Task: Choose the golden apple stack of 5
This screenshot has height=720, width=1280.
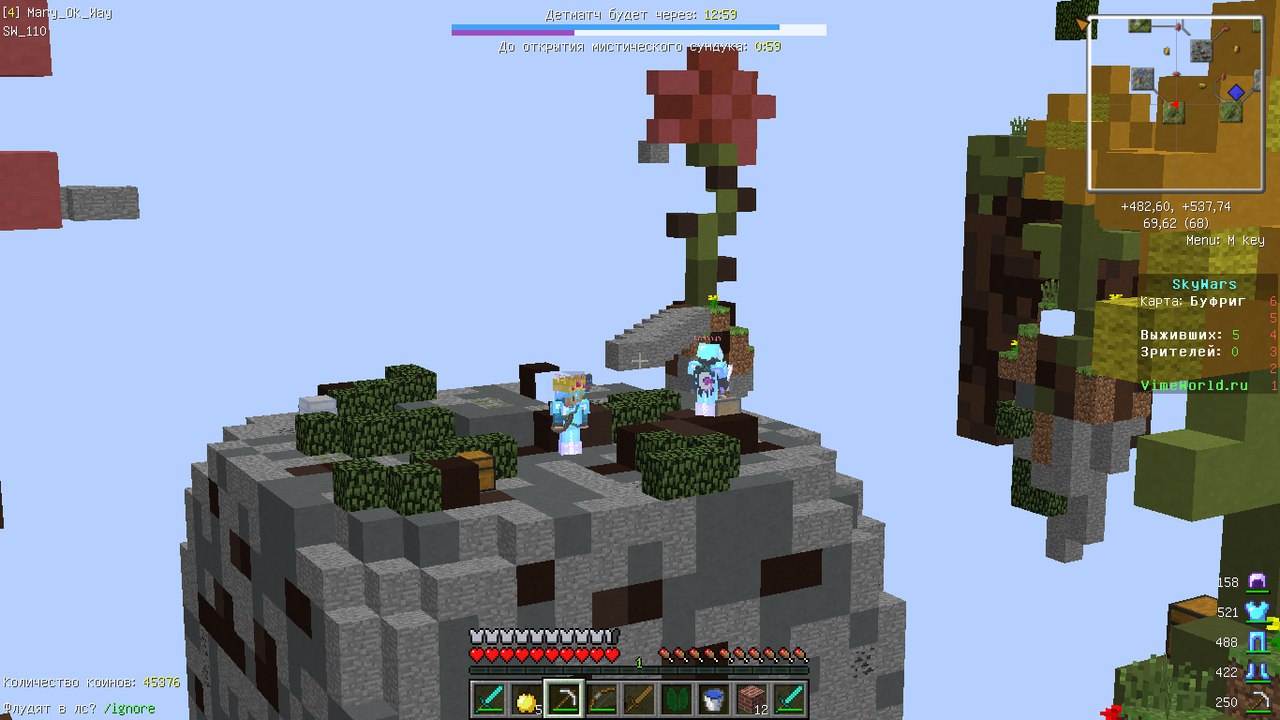Action: 527,698
